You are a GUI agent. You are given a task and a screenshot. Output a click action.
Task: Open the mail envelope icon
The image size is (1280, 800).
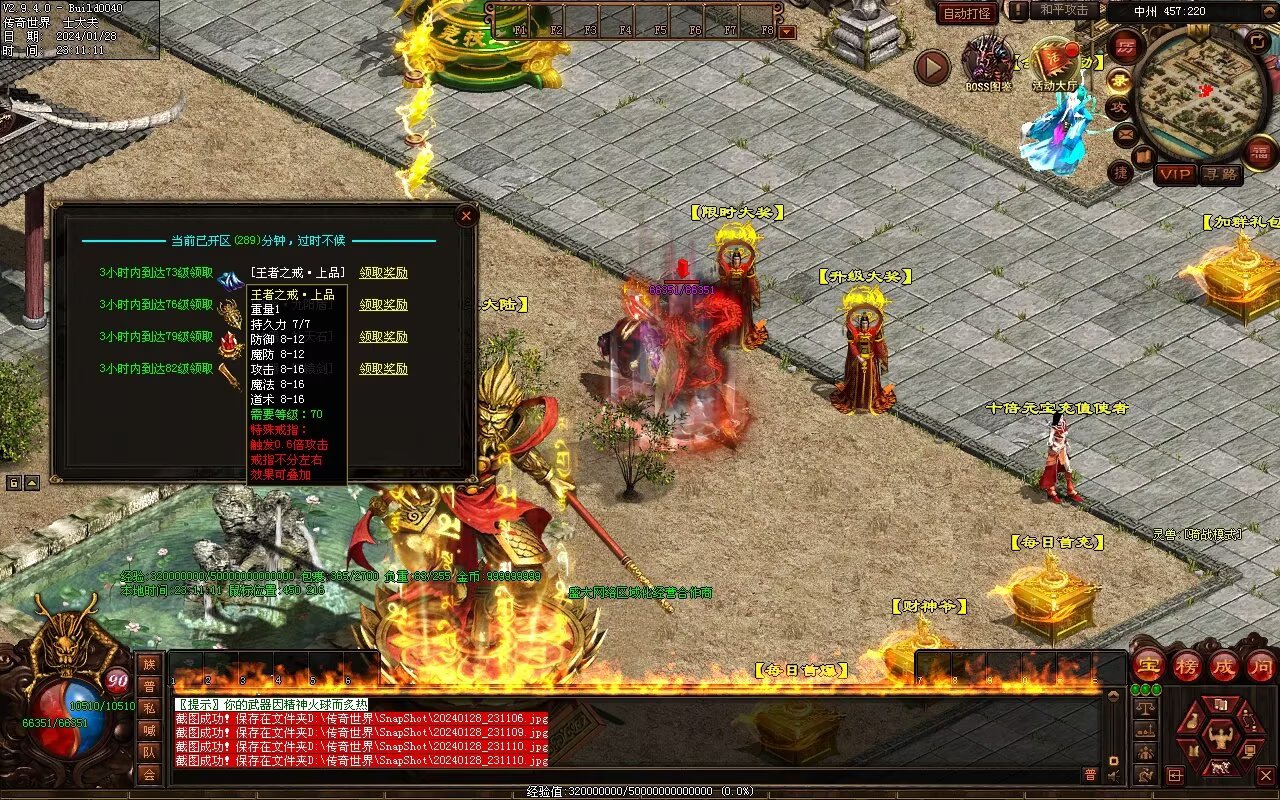coord(1126,133)
